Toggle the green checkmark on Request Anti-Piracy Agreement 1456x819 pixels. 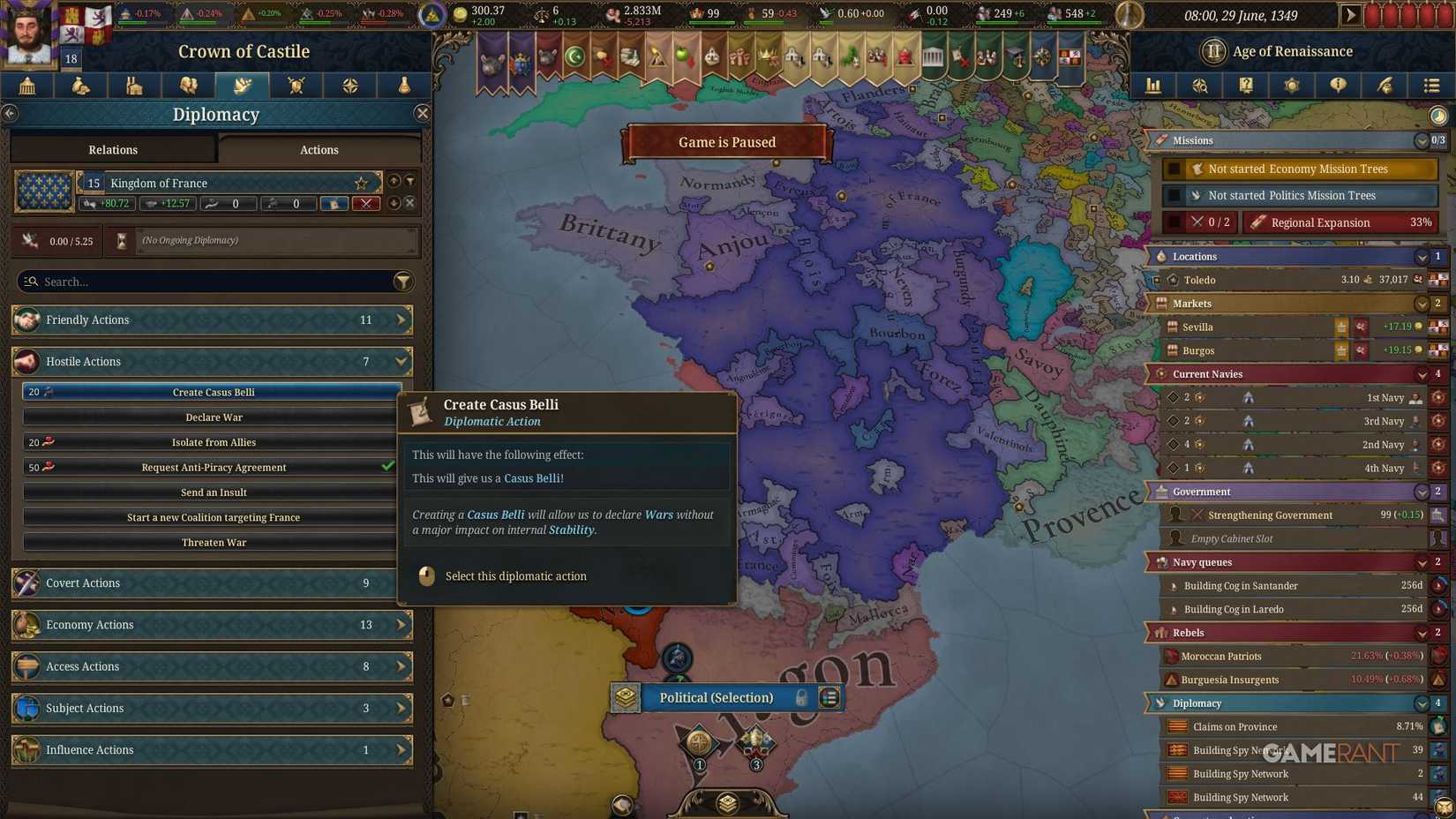click(387, 467)
